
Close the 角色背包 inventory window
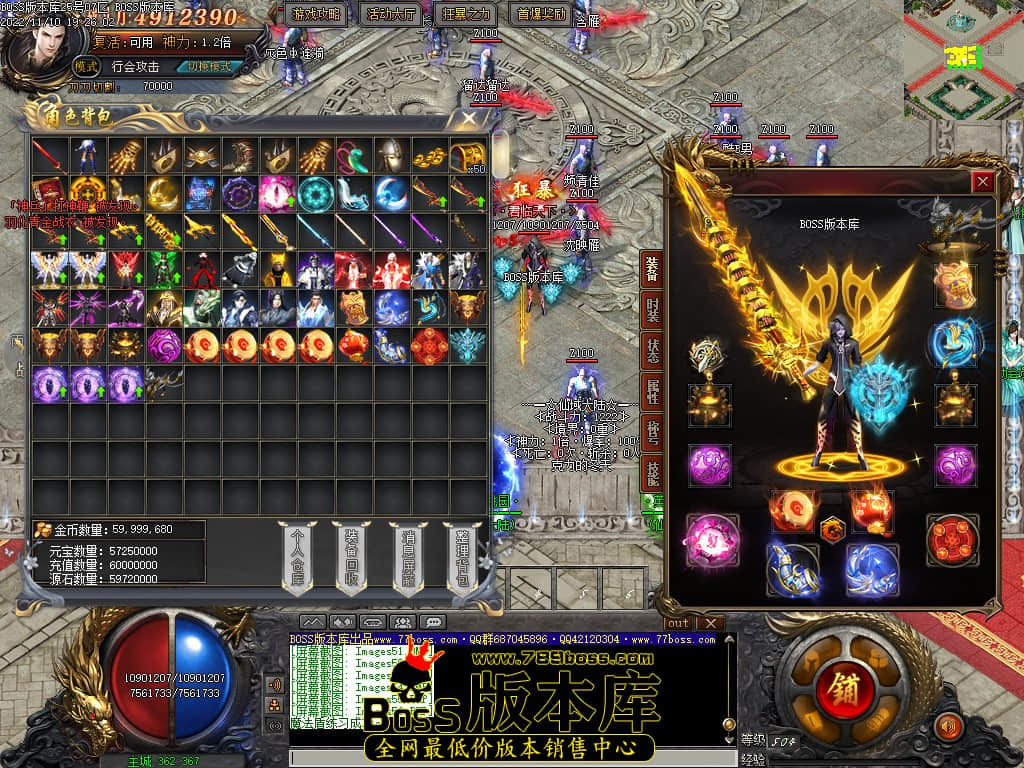(469, 119)
